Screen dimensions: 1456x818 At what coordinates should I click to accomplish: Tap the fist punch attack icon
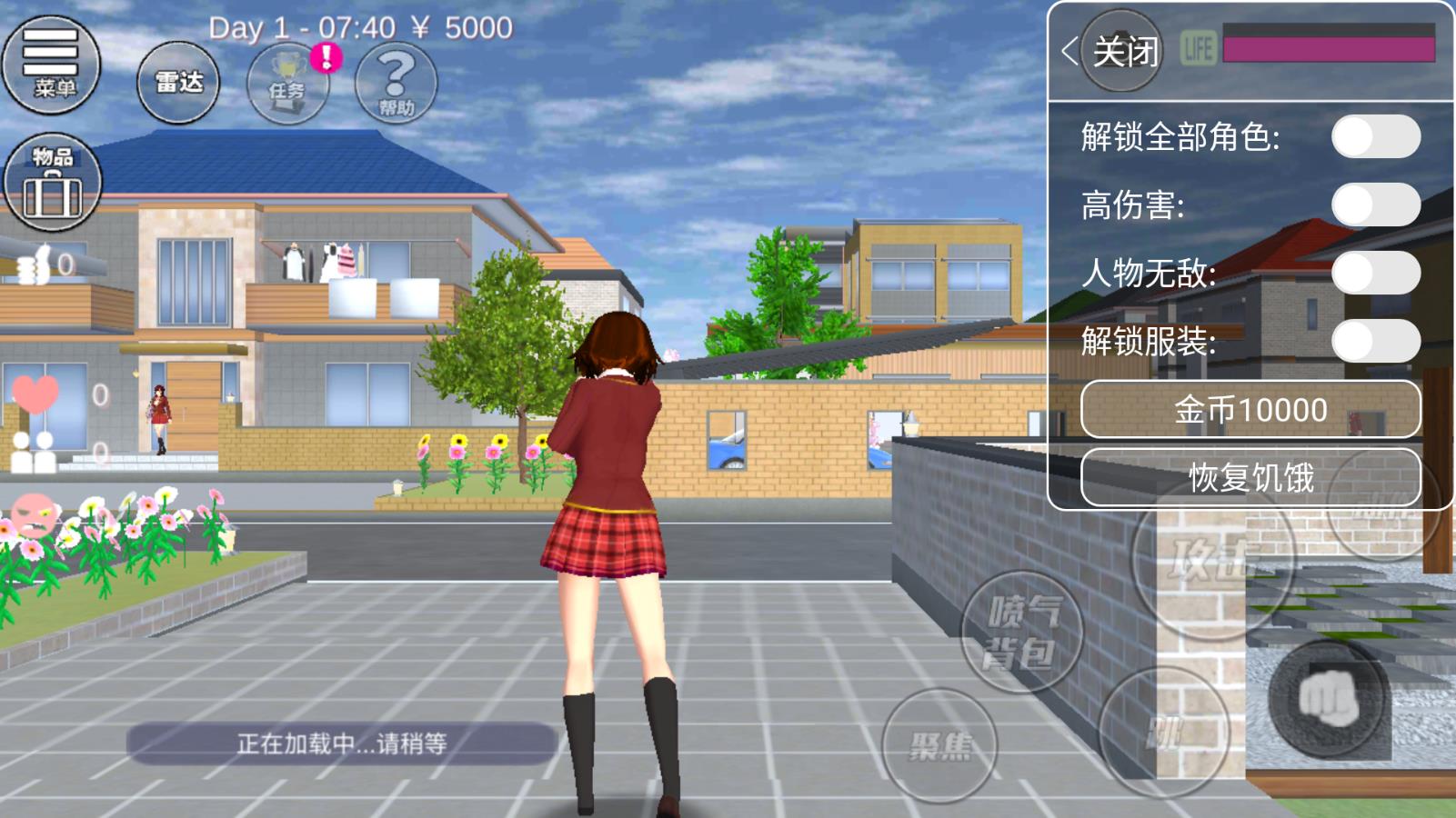[x=1328, y=698]
